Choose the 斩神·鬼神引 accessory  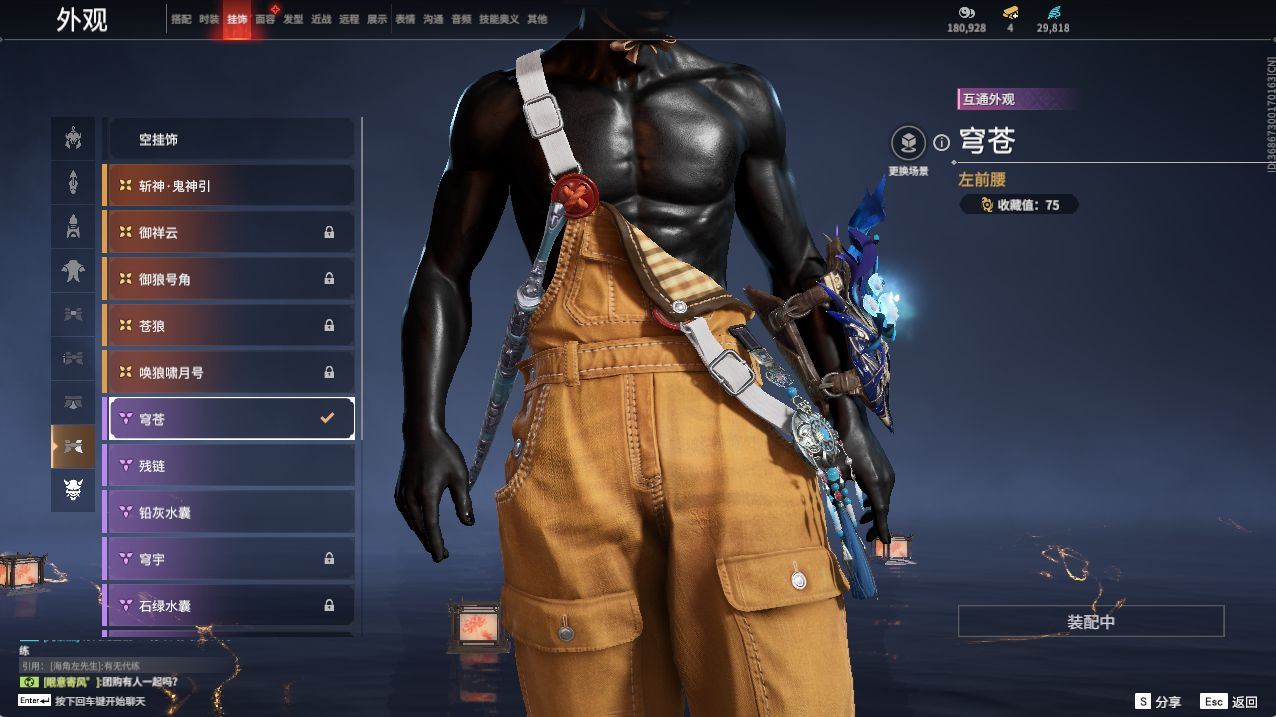(230, 186)
